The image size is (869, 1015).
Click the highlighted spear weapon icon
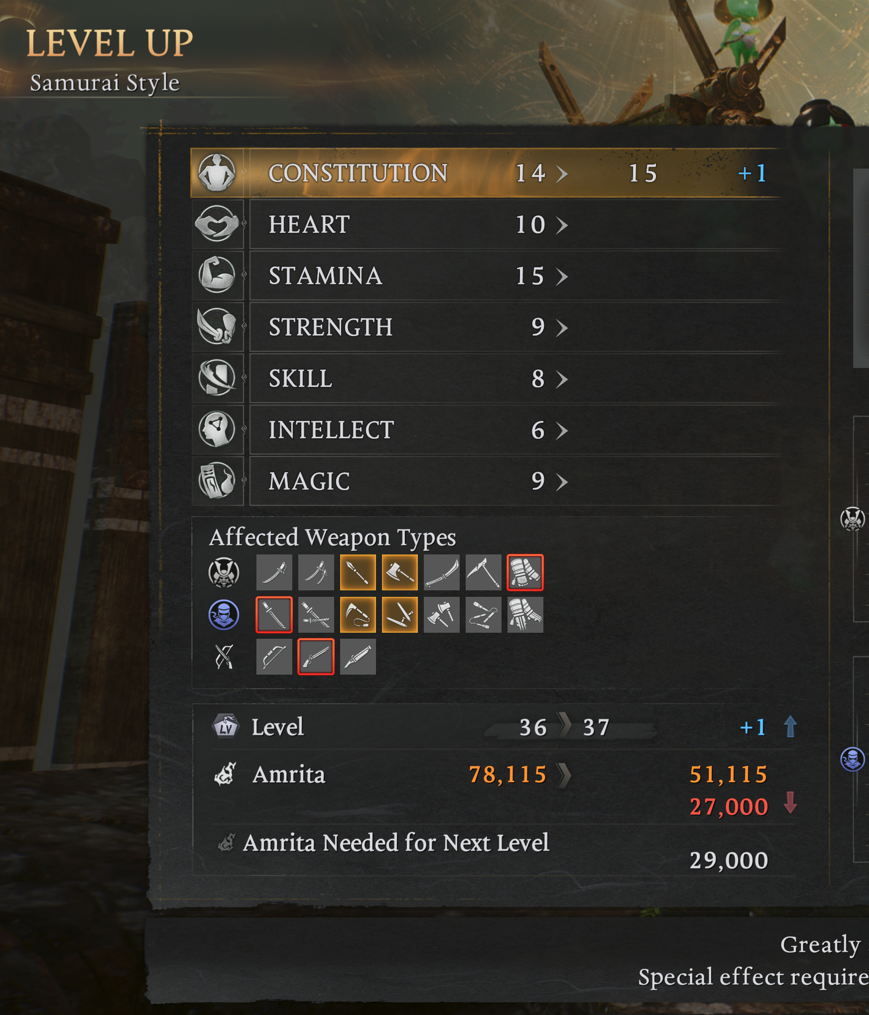pyautogui.click(x=358, y=573)
